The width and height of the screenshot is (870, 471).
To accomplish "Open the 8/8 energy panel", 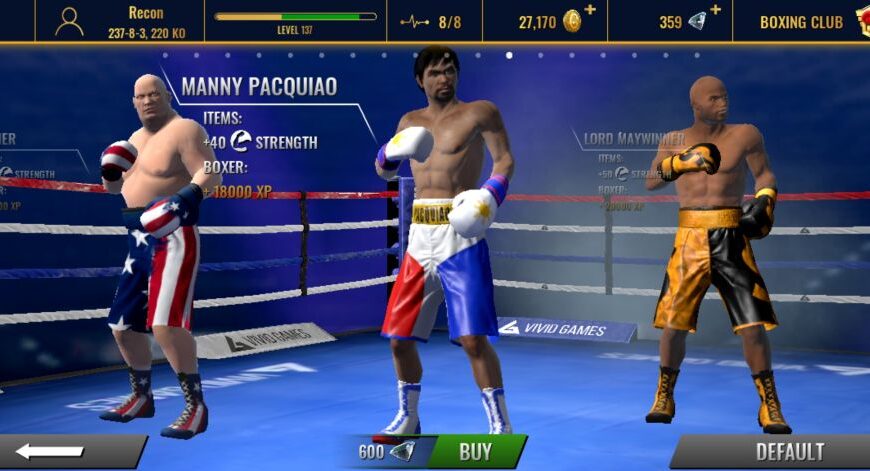I will (x=435, y=21).
